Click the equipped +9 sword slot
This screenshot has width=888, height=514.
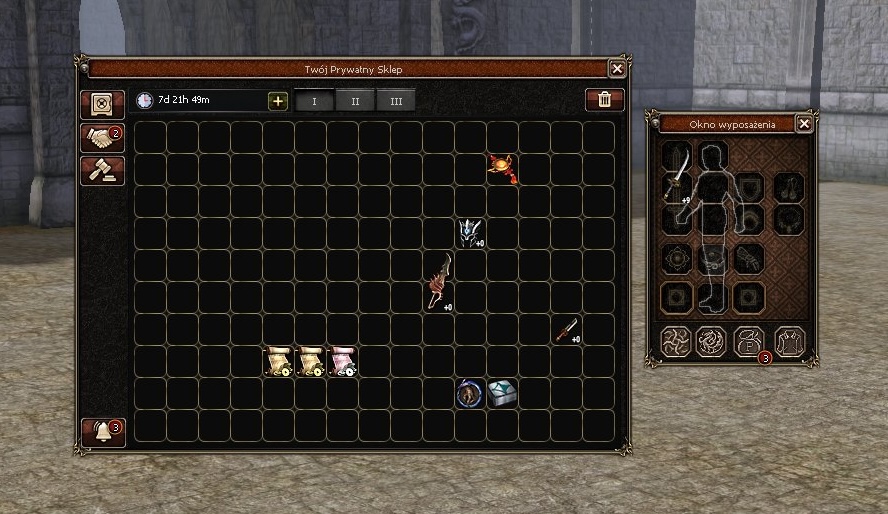[x=677, y=179]
